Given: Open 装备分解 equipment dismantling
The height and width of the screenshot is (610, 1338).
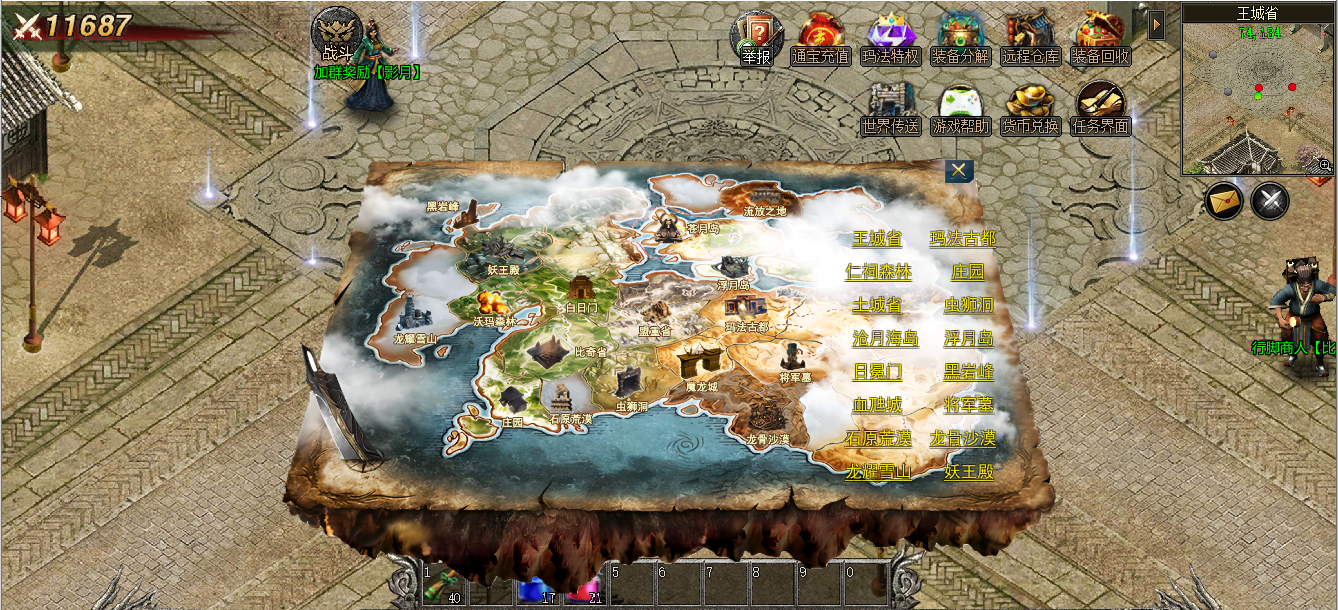Looking at the screenshot, I should [x=960, y=38].
